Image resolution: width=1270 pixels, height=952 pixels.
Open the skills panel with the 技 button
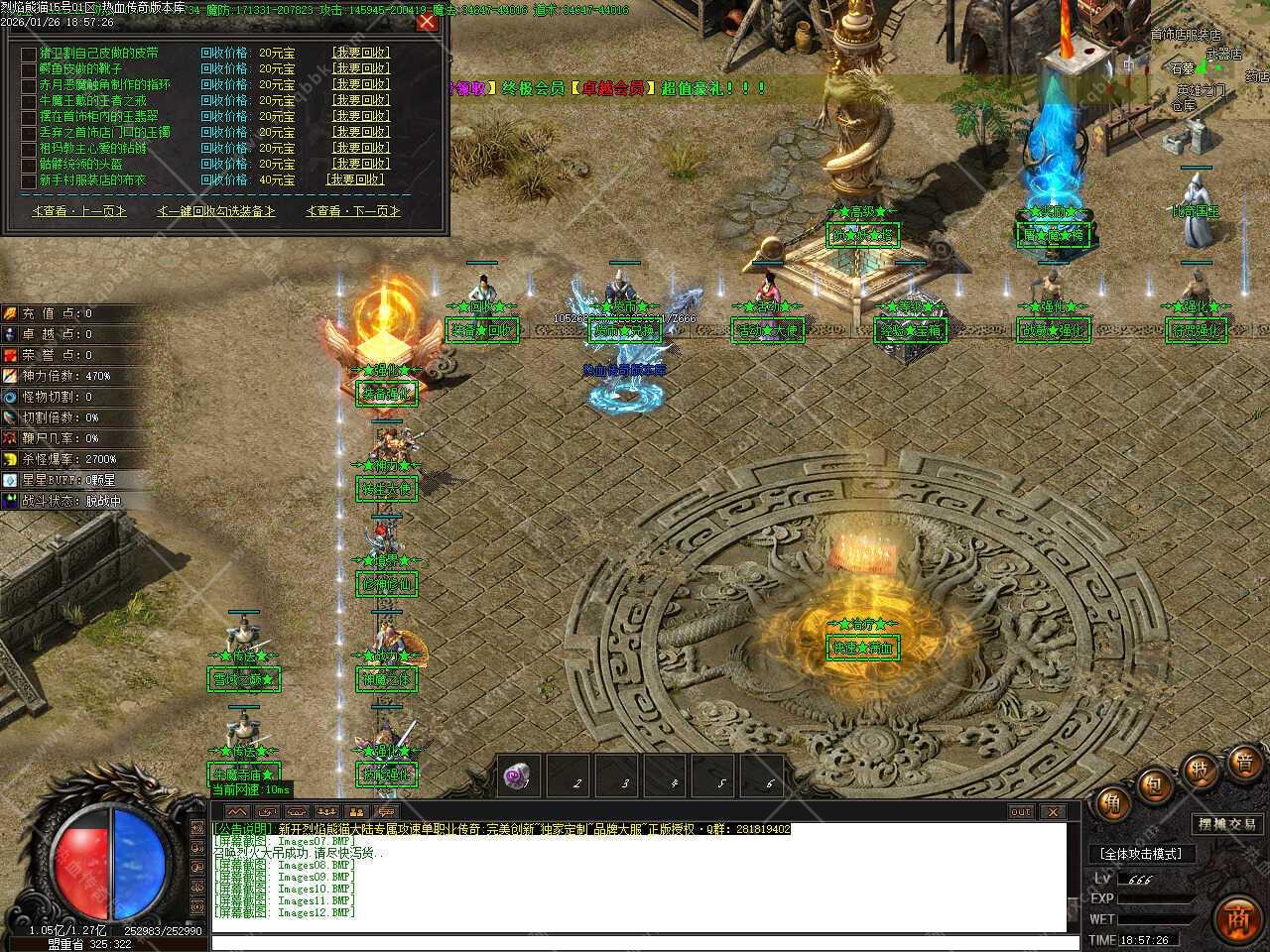click(1200, 770)
